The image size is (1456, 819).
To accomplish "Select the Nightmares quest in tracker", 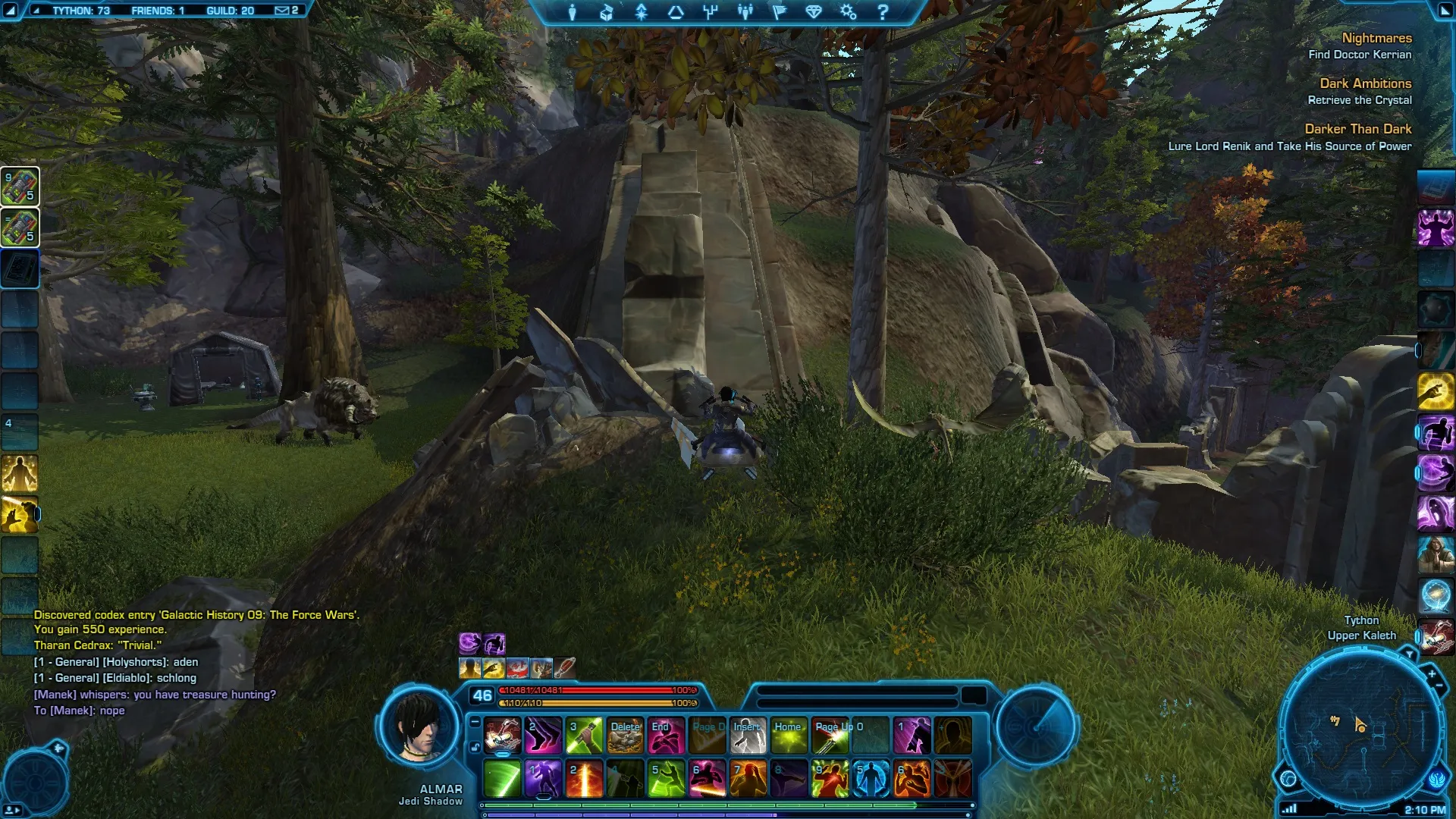I will click(1376, 38).
